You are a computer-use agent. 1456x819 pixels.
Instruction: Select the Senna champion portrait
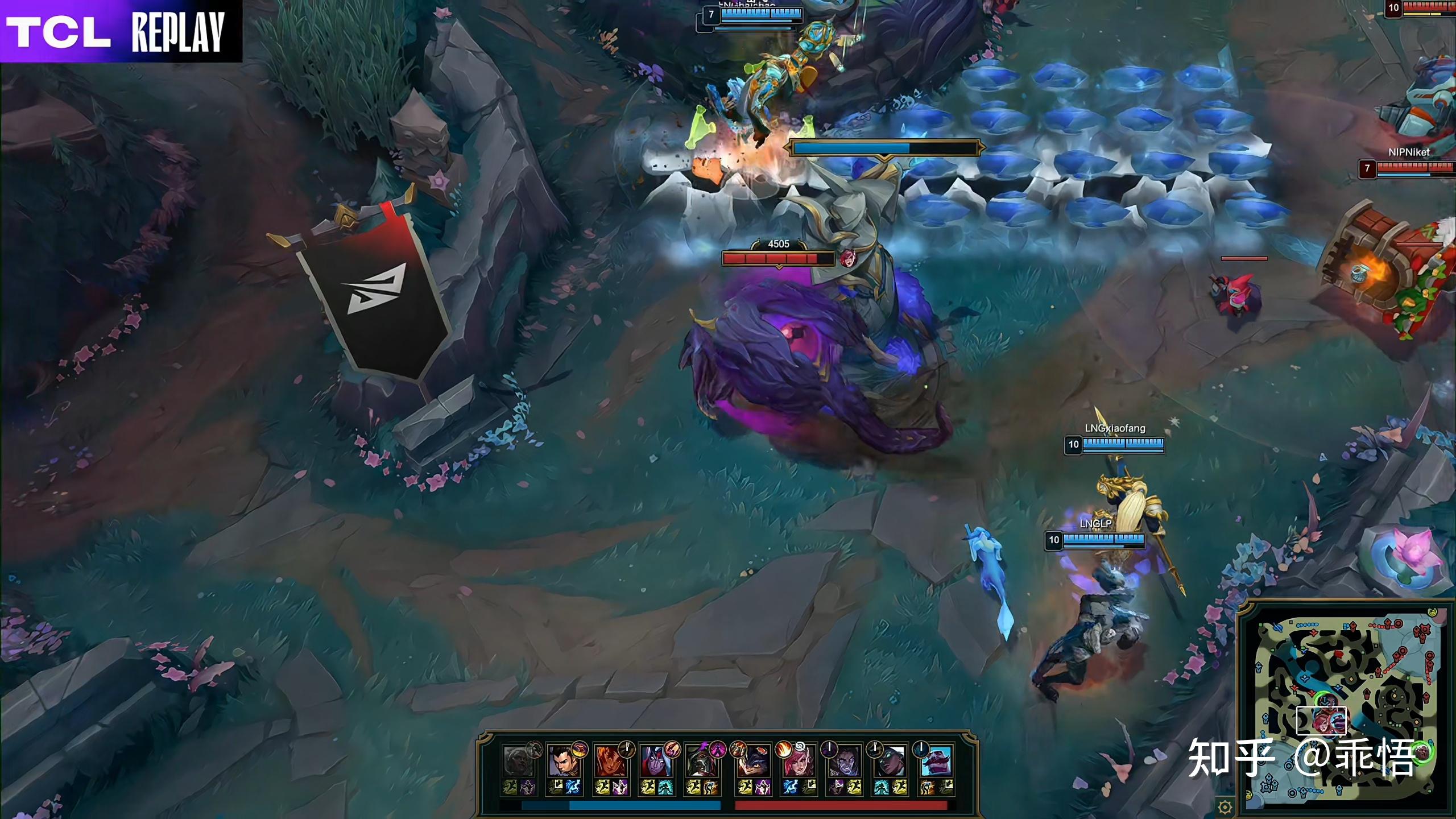(890, 762)
